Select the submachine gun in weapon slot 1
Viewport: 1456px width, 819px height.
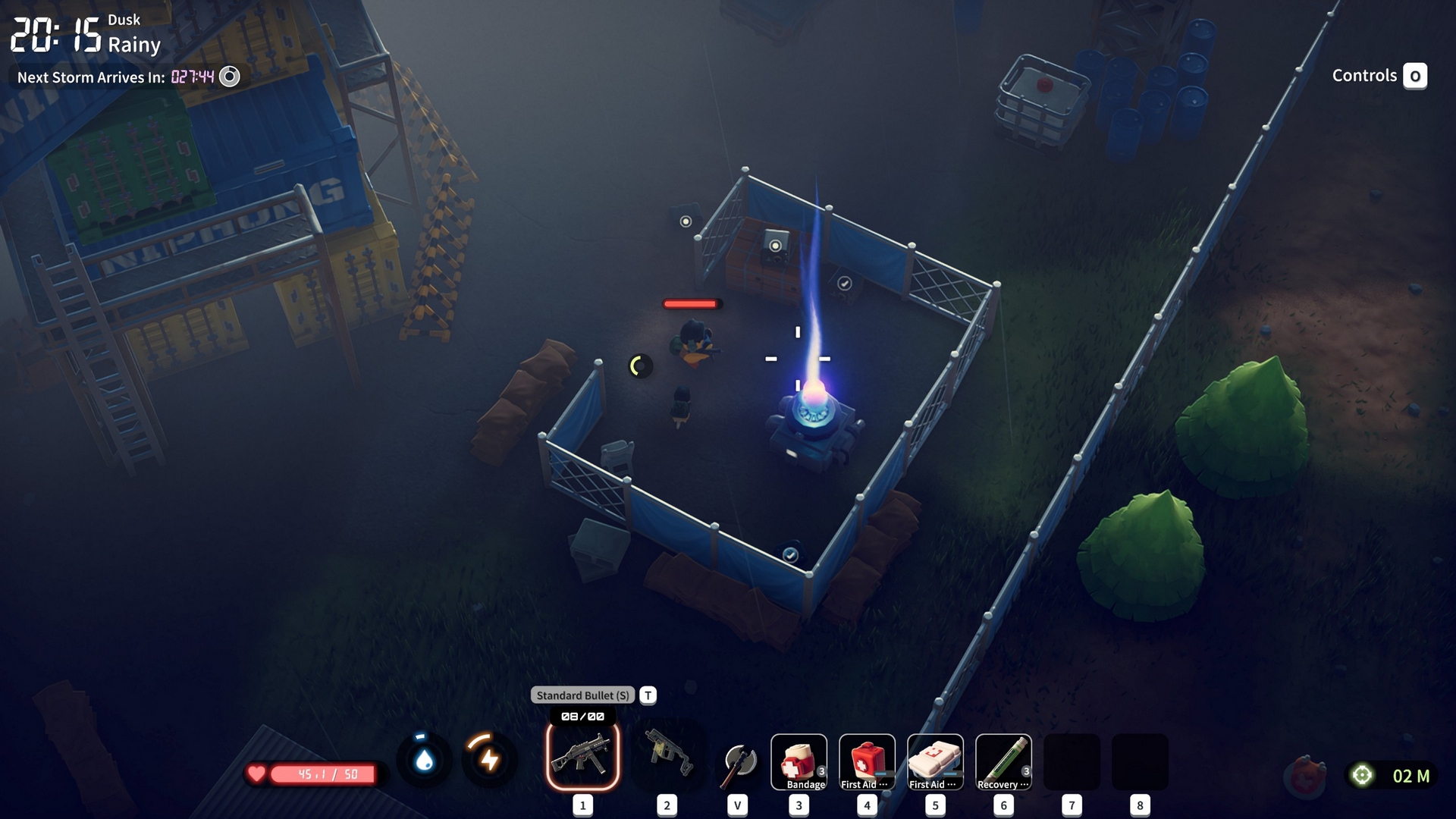582,756
